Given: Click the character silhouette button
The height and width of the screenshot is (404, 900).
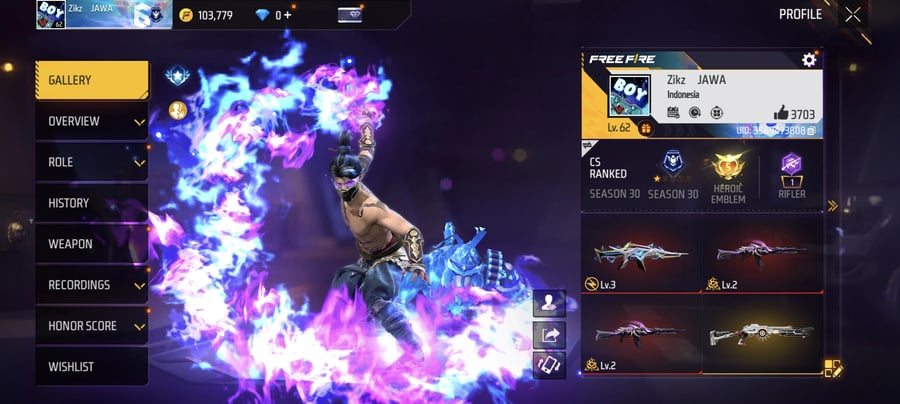Looking at the screenshot, I should 549,303.
